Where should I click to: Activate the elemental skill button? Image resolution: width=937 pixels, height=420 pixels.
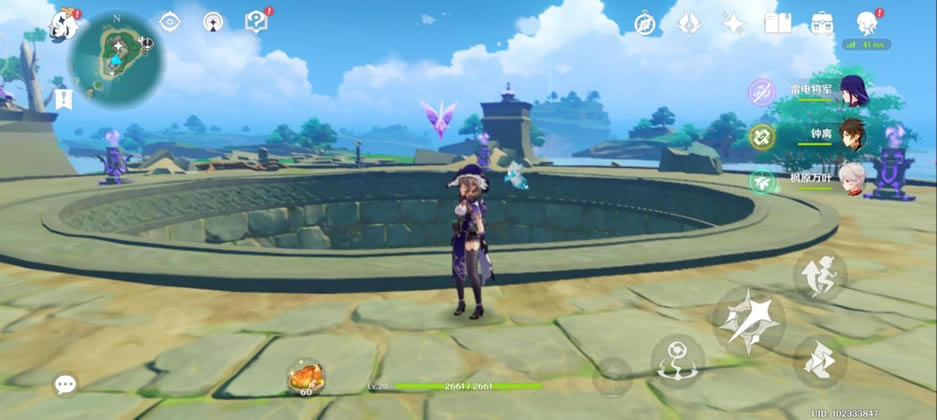point(677,360)
